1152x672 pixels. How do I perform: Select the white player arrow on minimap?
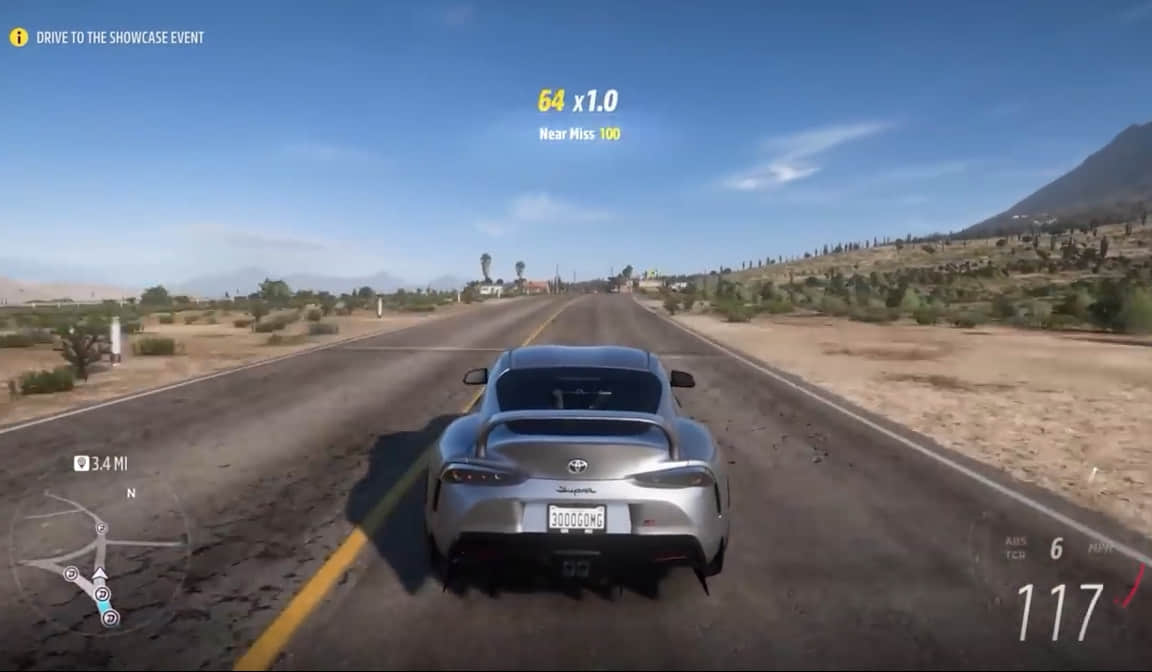point(99,574)
